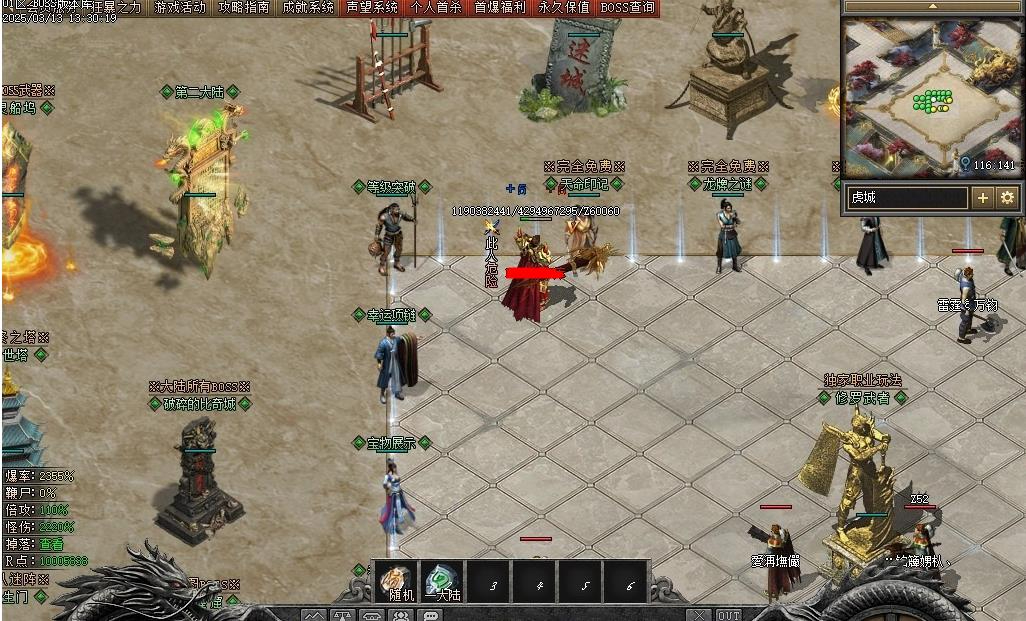Open the 狂暴之力 menu
1026x621 pixels.
[115, 7]
